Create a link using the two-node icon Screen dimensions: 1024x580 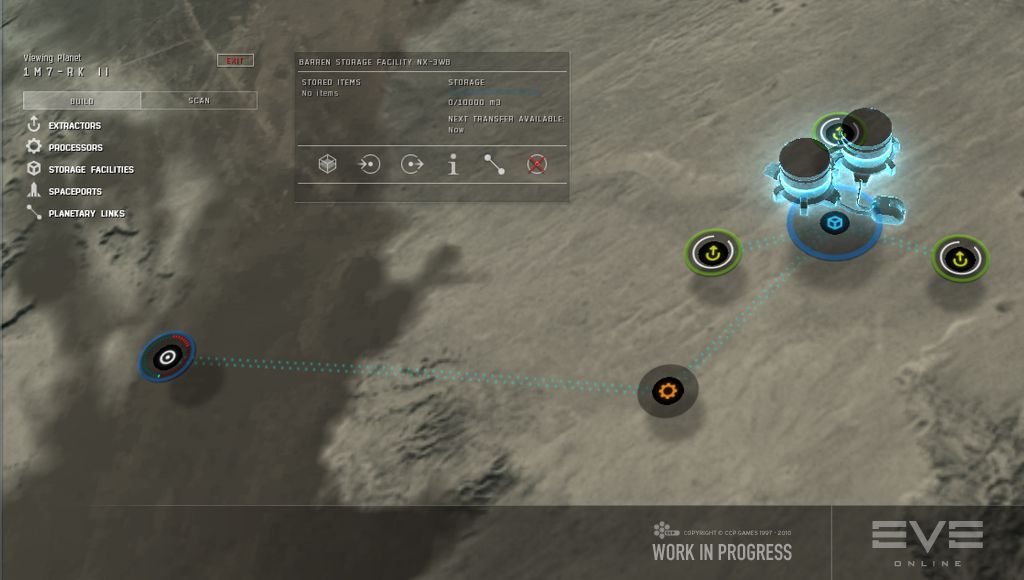(x=495, y=165)
